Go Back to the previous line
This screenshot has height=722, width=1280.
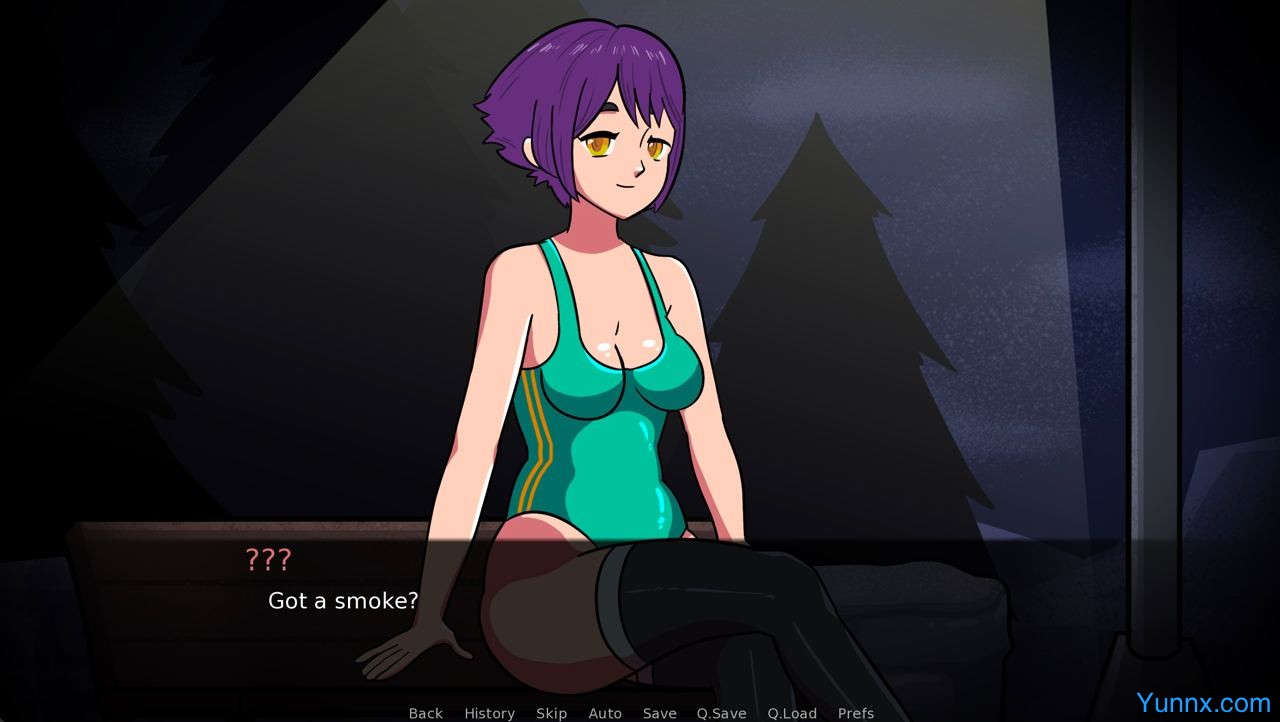(425, 713)
